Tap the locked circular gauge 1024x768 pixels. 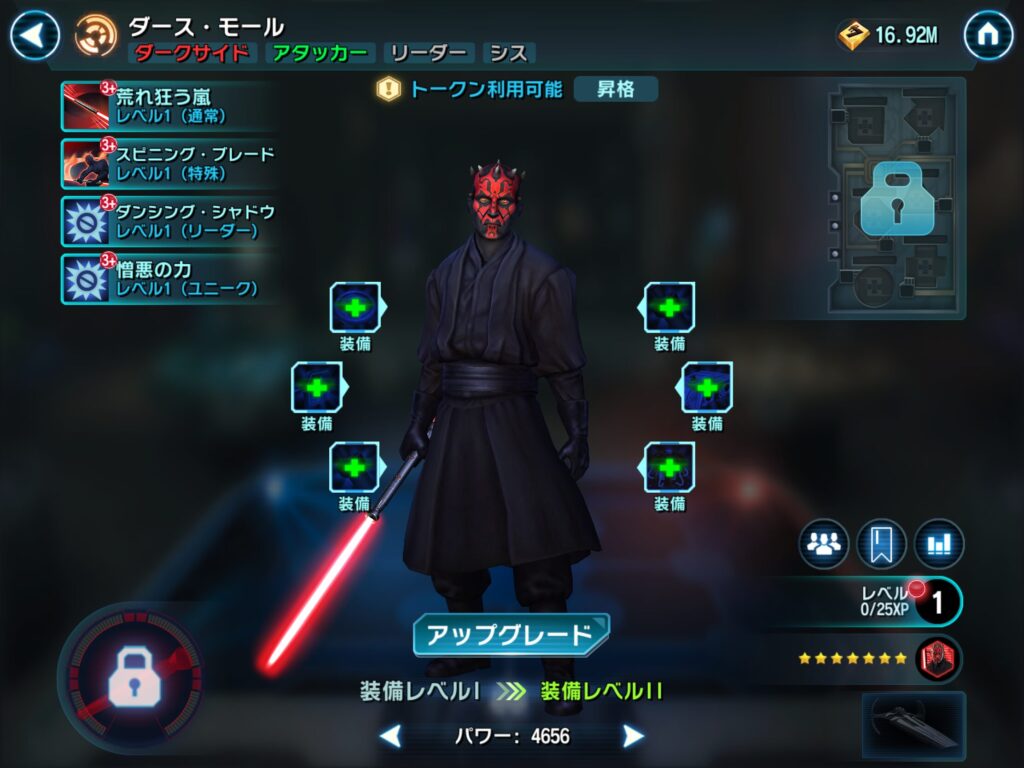point(131,680)
